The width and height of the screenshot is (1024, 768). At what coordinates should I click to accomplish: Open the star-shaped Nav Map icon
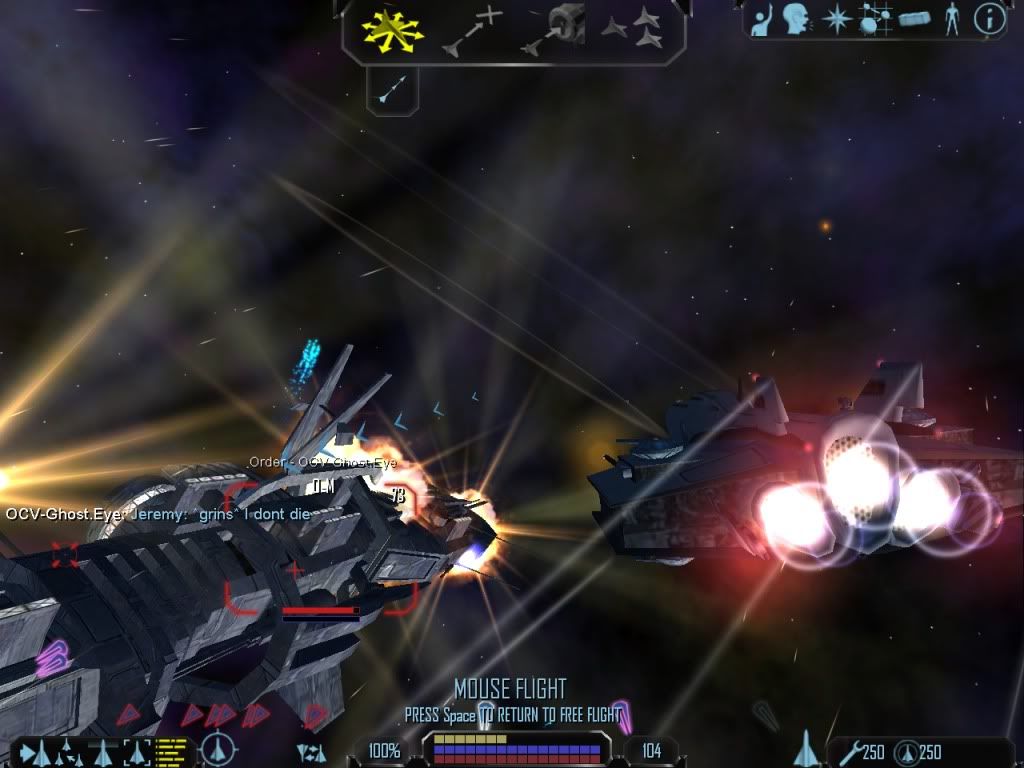(836, 20)
